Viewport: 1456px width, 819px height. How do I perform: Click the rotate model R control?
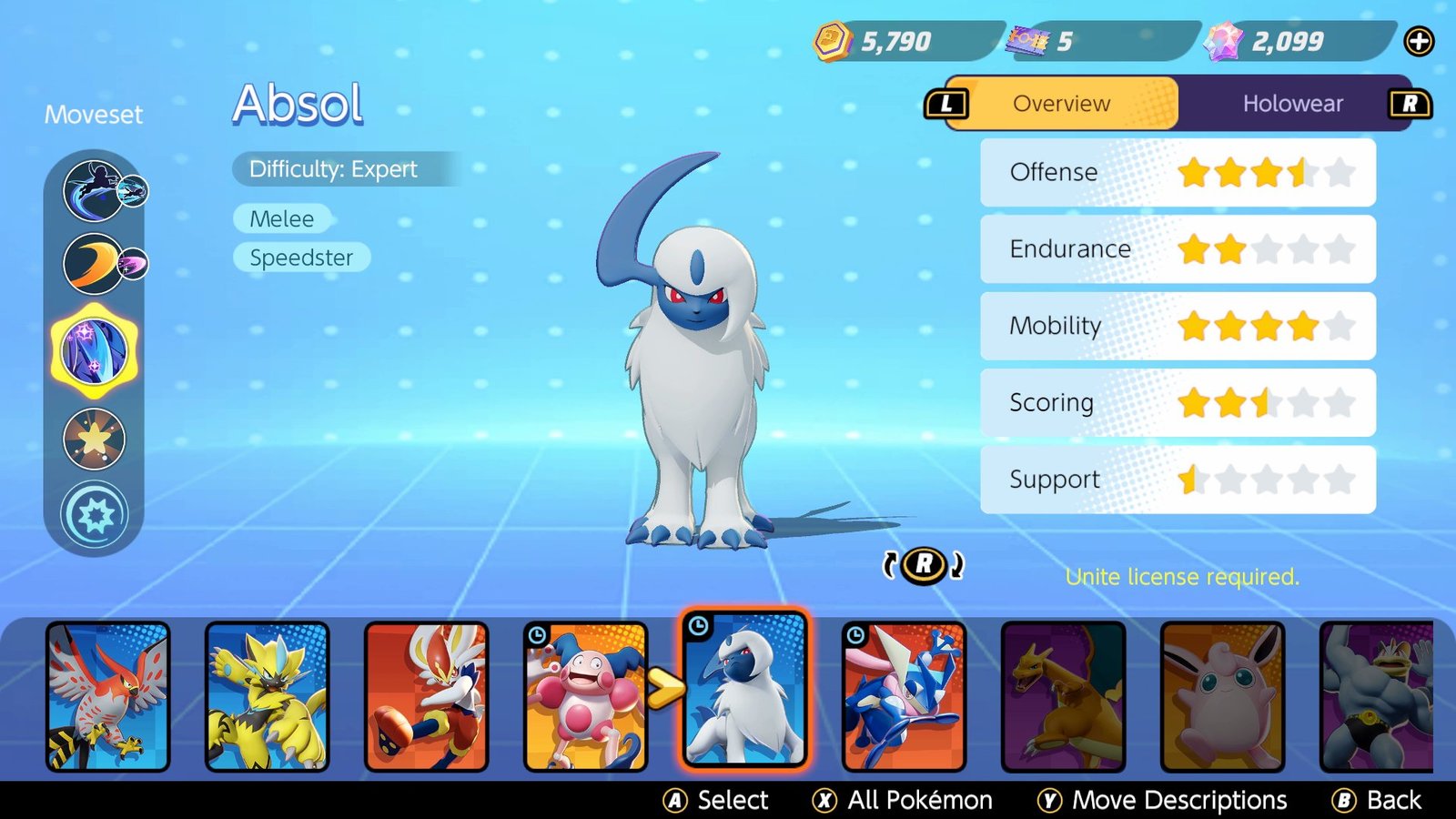point(922,565)
